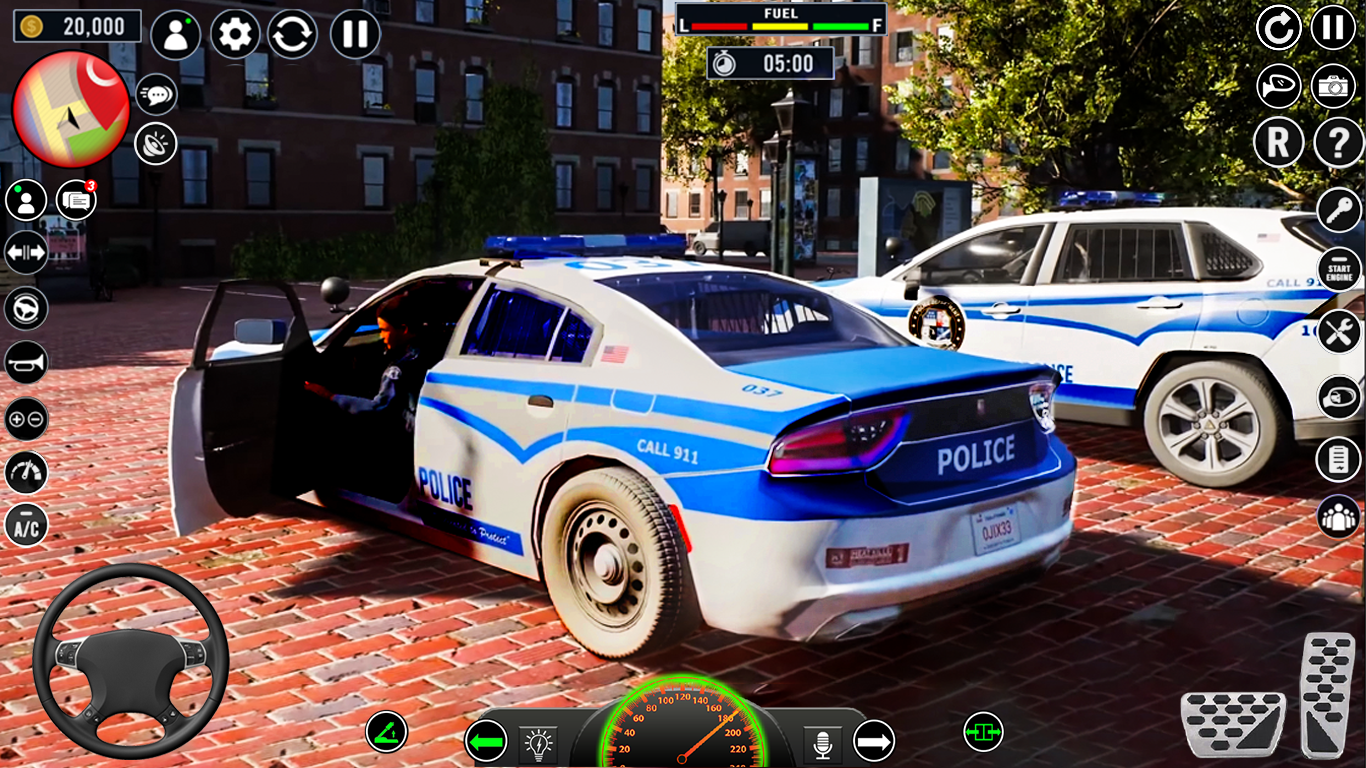
Task: Honk the trumpet horn button
Action: click(26, 362)
